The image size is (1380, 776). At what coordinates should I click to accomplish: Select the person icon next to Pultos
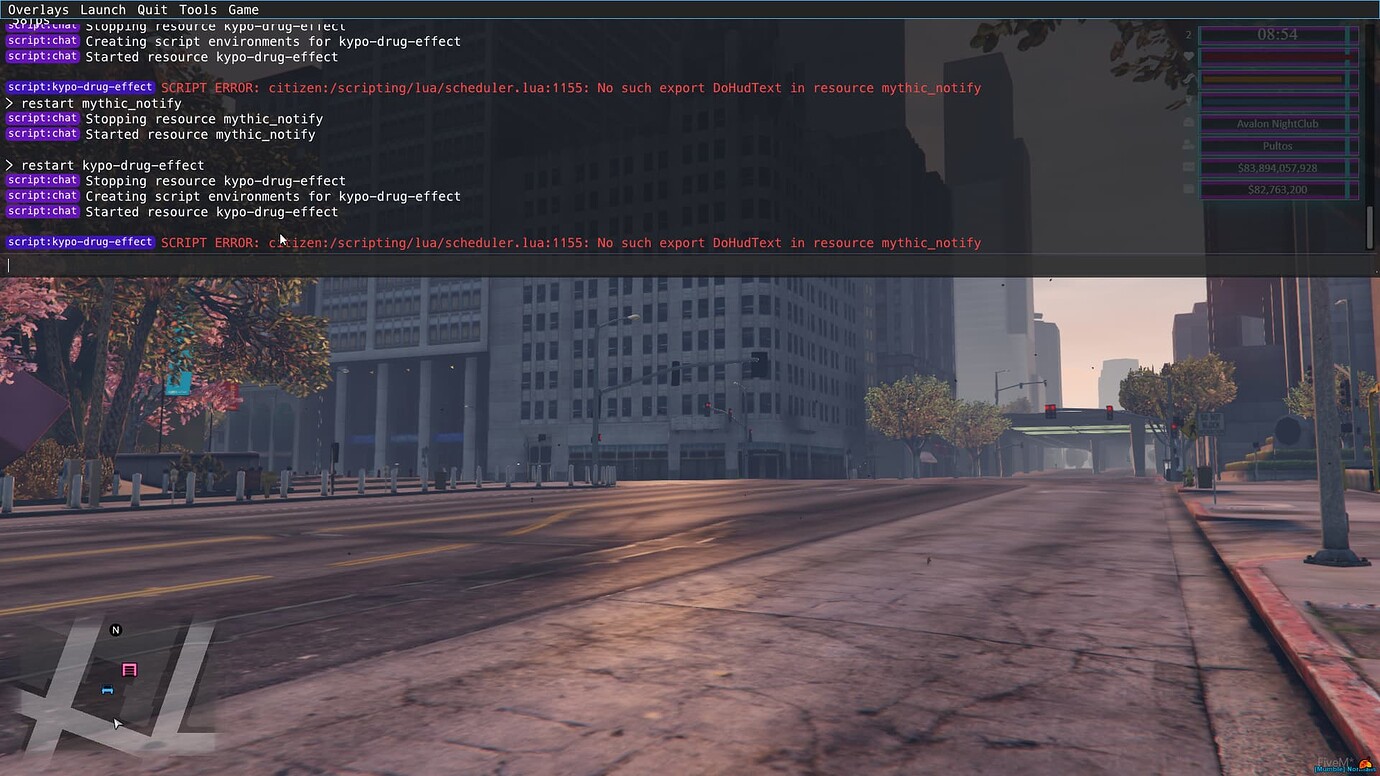point(1188,145)
